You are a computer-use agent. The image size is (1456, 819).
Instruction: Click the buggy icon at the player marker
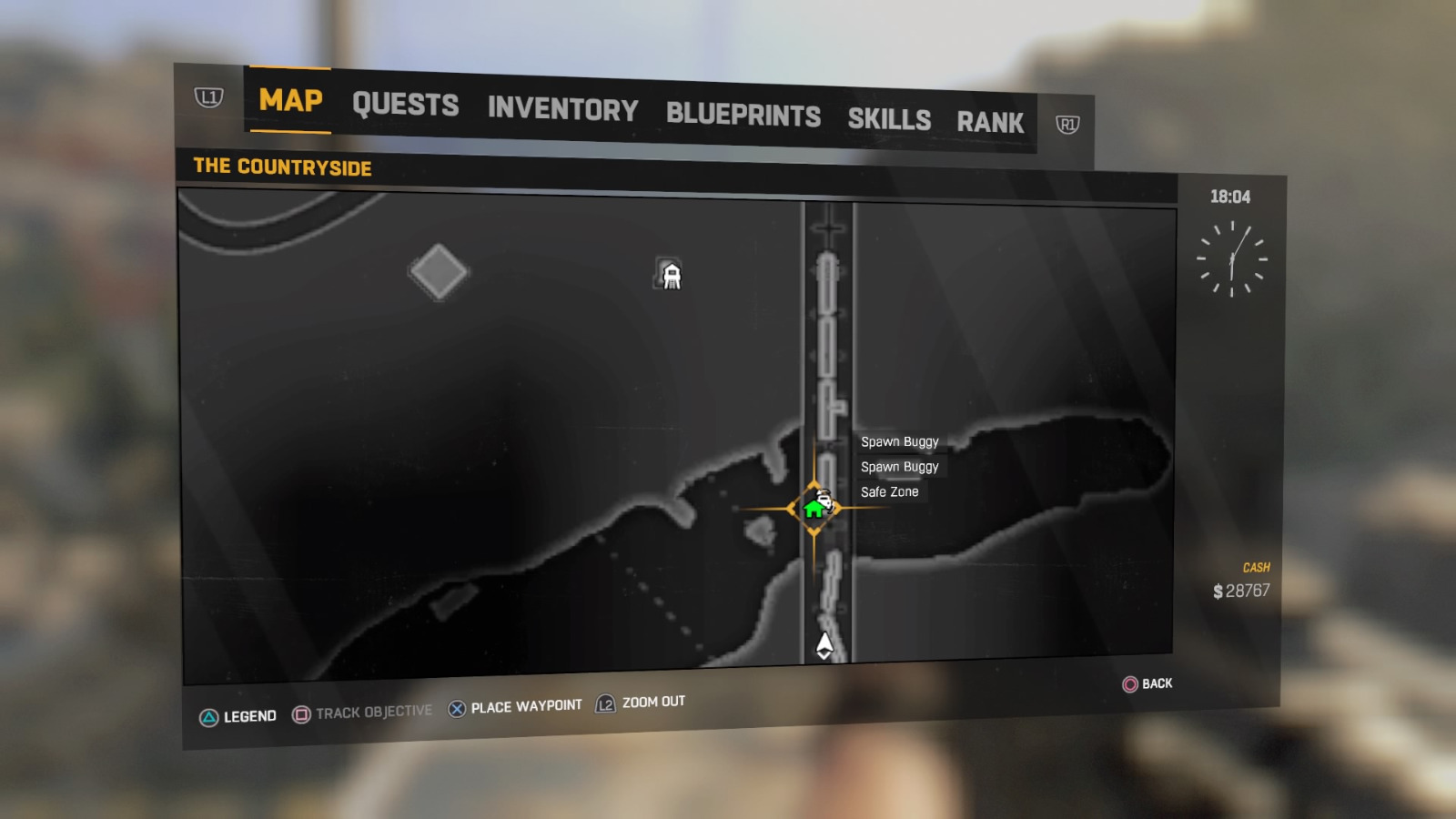(x=826, y=500)
